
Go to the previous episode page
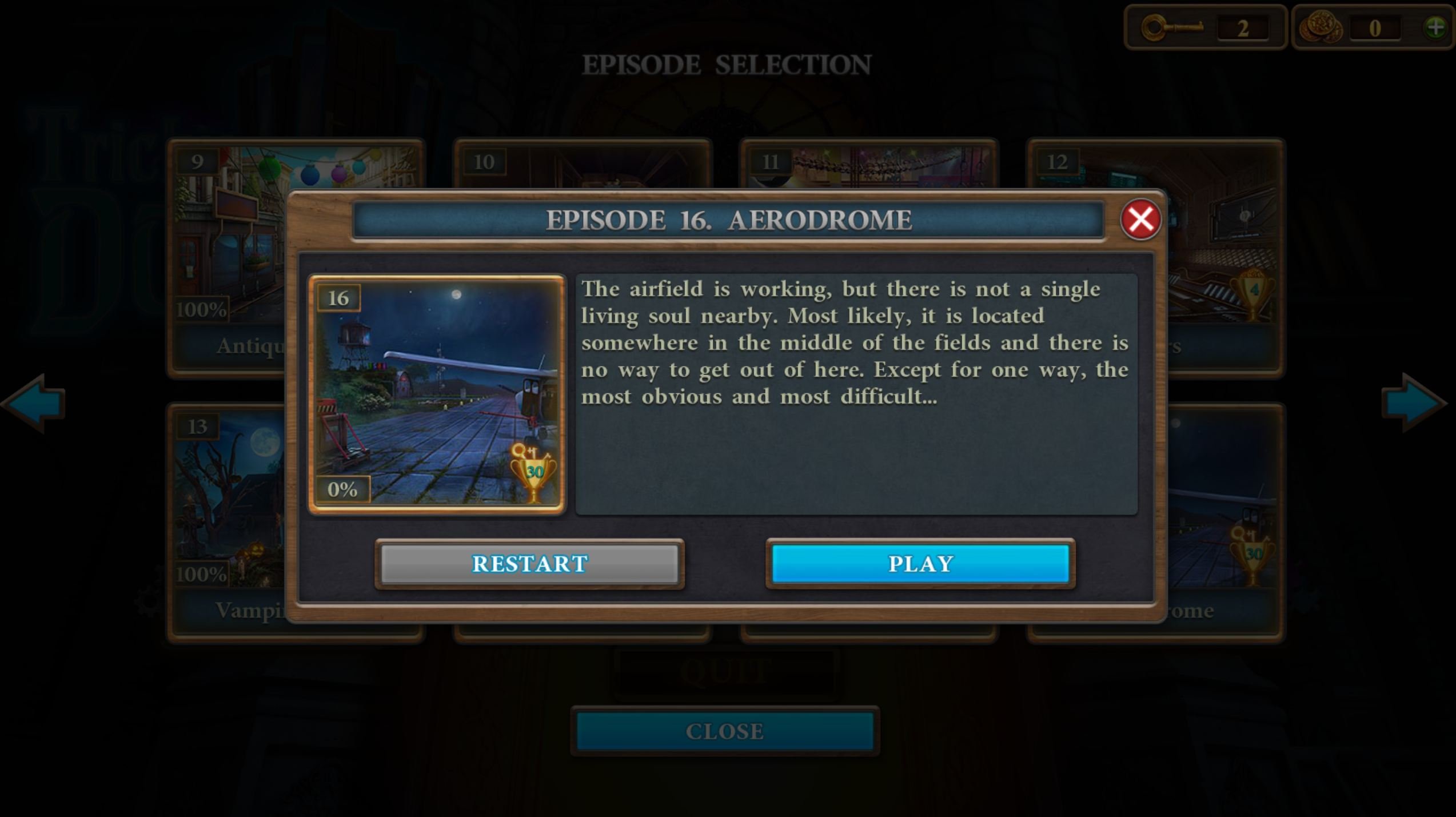(x=35, y=403)
